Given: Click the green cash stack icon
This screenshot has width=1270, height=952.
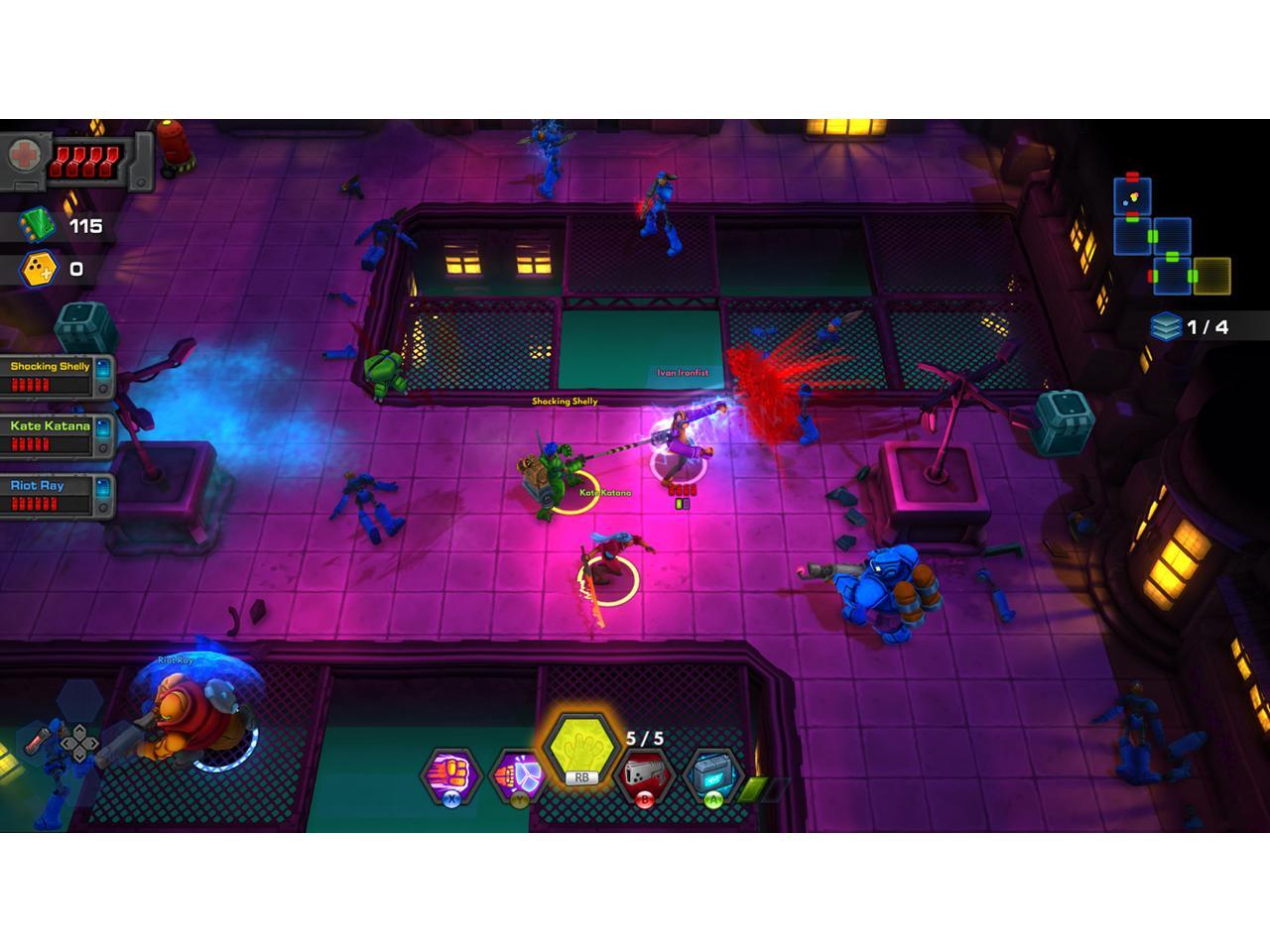Looking at the screenshot, I should coord(37,225).
